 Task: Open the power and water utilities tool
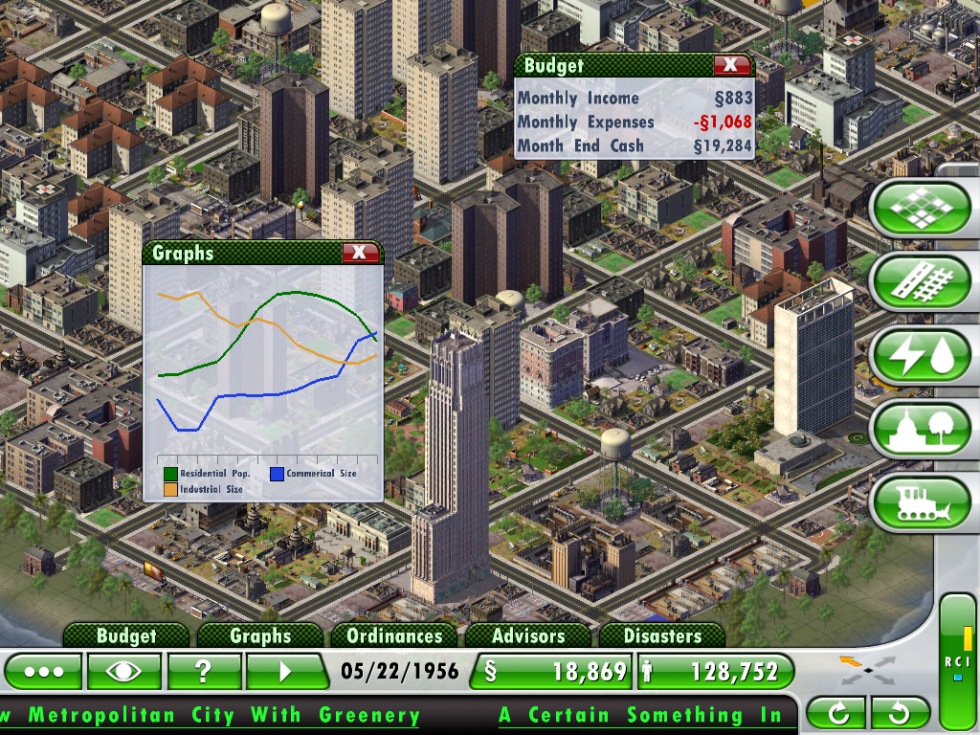point(921,356)
